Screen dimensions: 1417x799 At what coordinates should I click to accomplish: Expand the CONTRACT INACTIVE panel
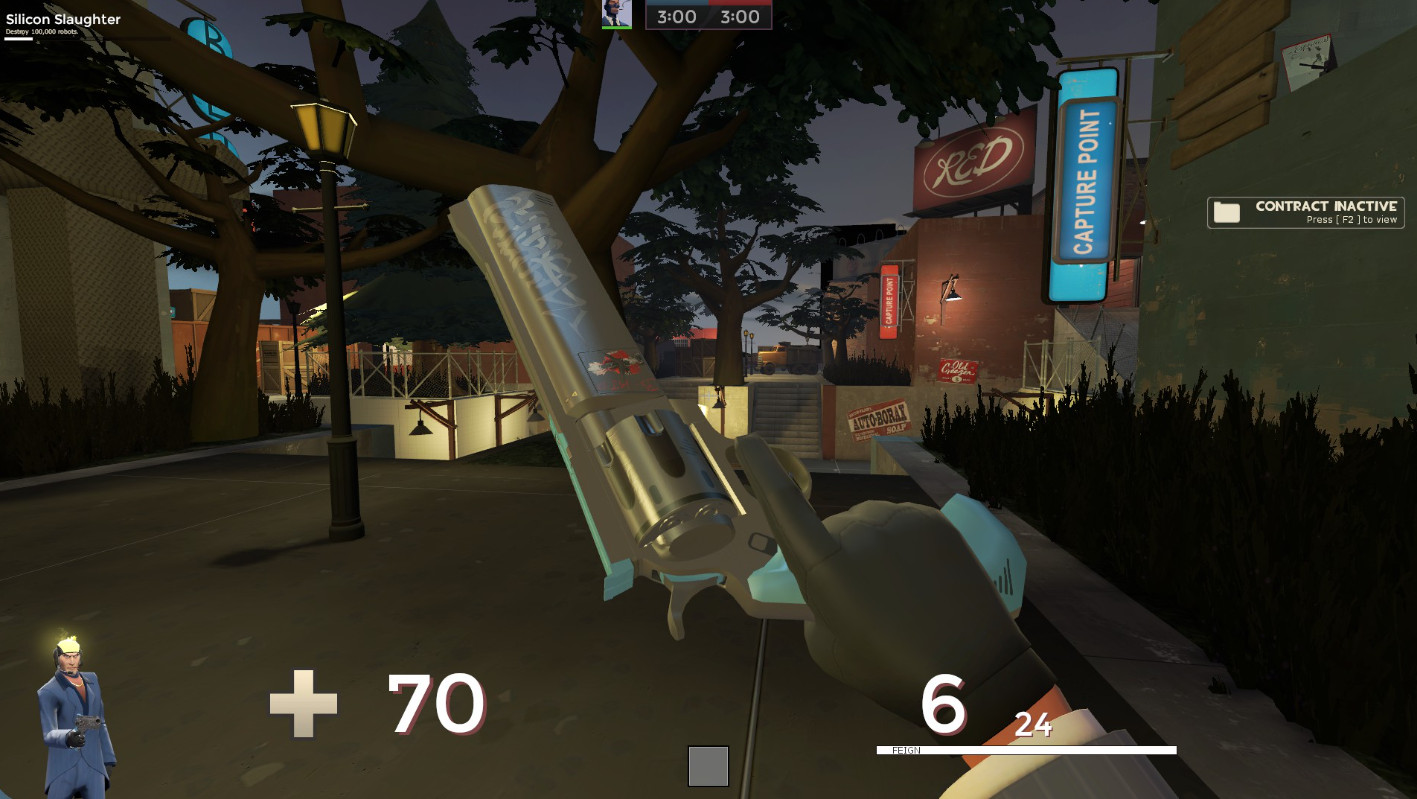[x=1305, y=211]
